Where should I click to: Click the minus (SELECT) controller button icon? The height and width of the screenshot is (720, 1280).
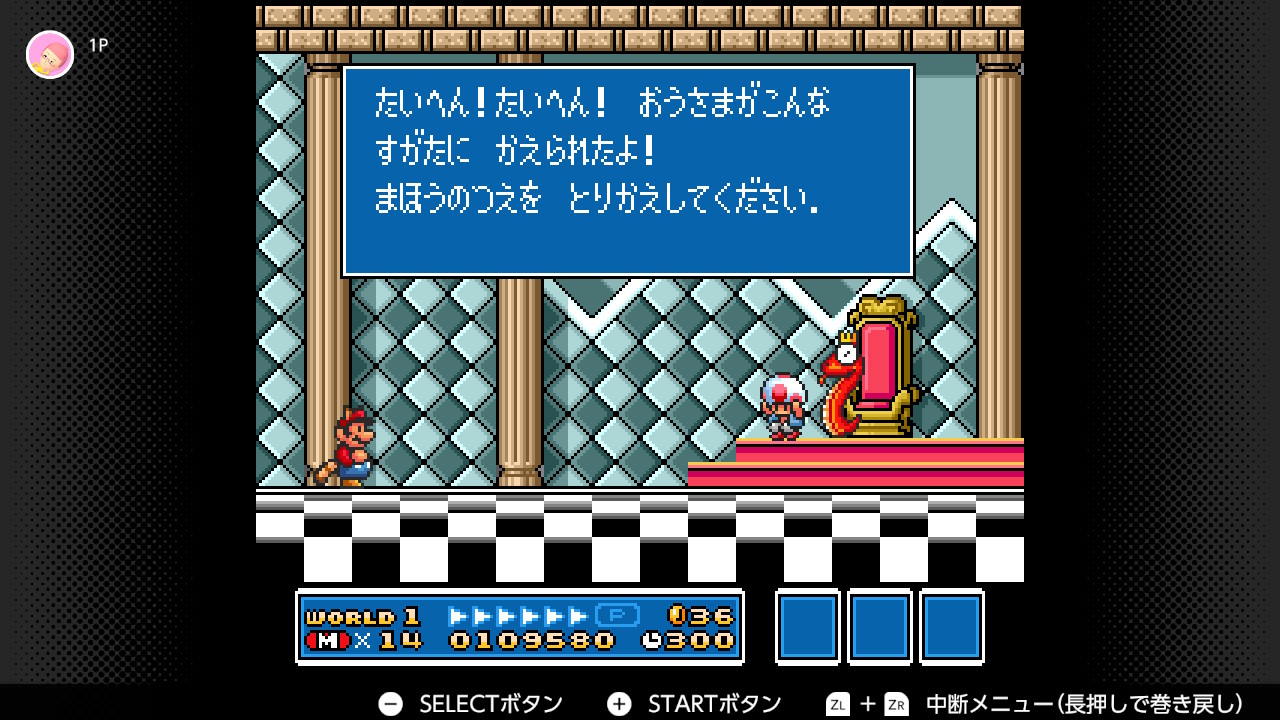389,703
